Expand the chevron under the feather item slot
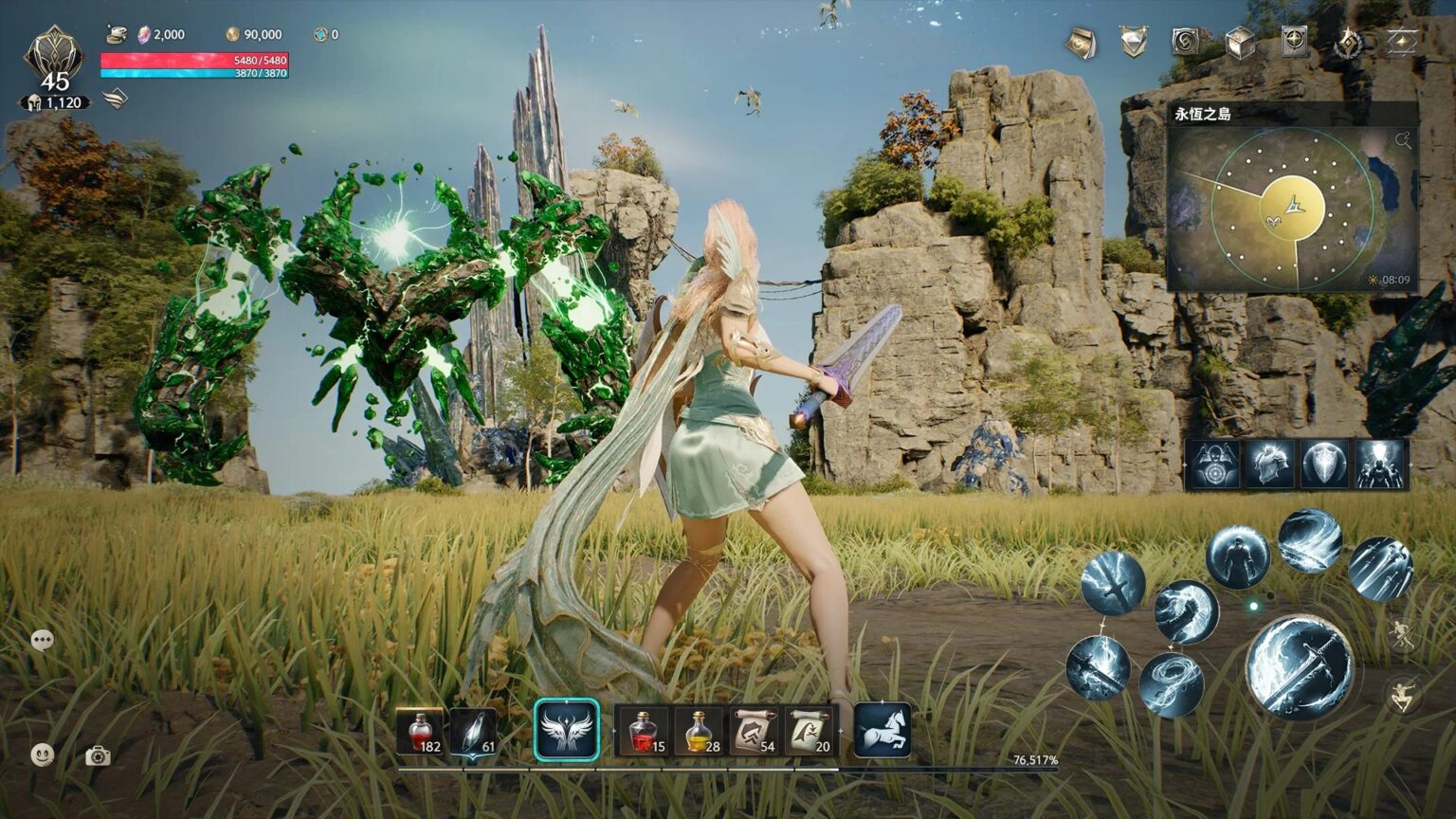The width and height of the screenshot is (1456, 819). 473,755
